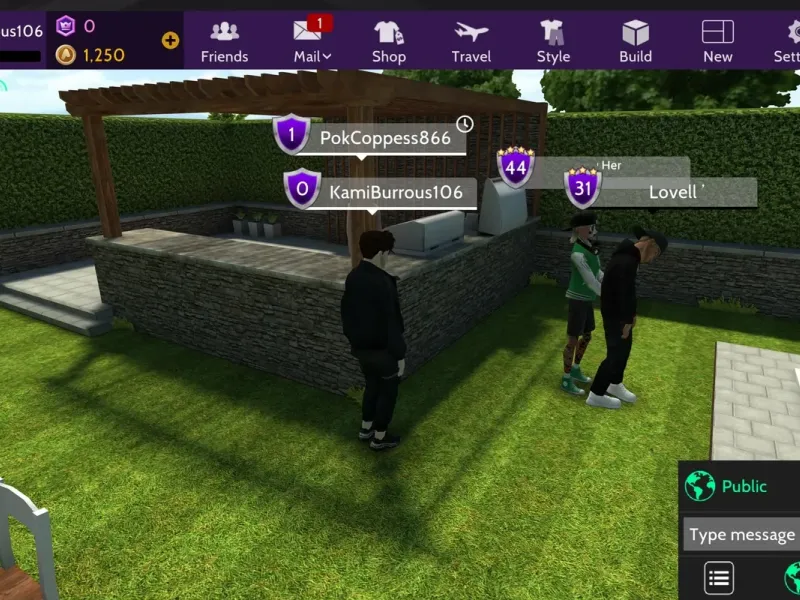Select the KamiBurrous106 player name tag
This screenshot has width=800, height=600.
(x=395, y=191)
